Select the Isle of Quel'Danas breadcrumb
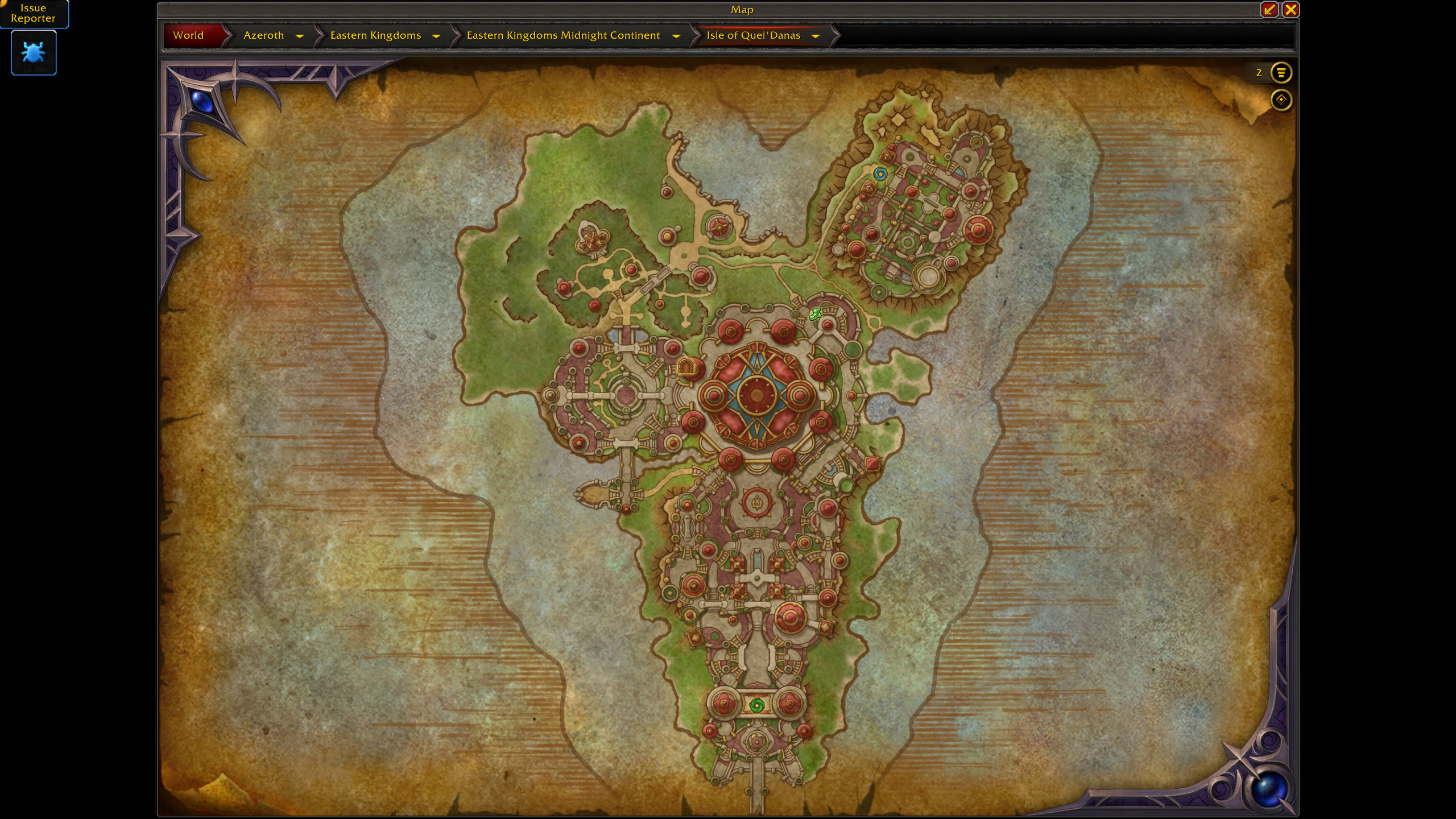Viewport: 1456px width, 819px height. click(x=753, y=35)
